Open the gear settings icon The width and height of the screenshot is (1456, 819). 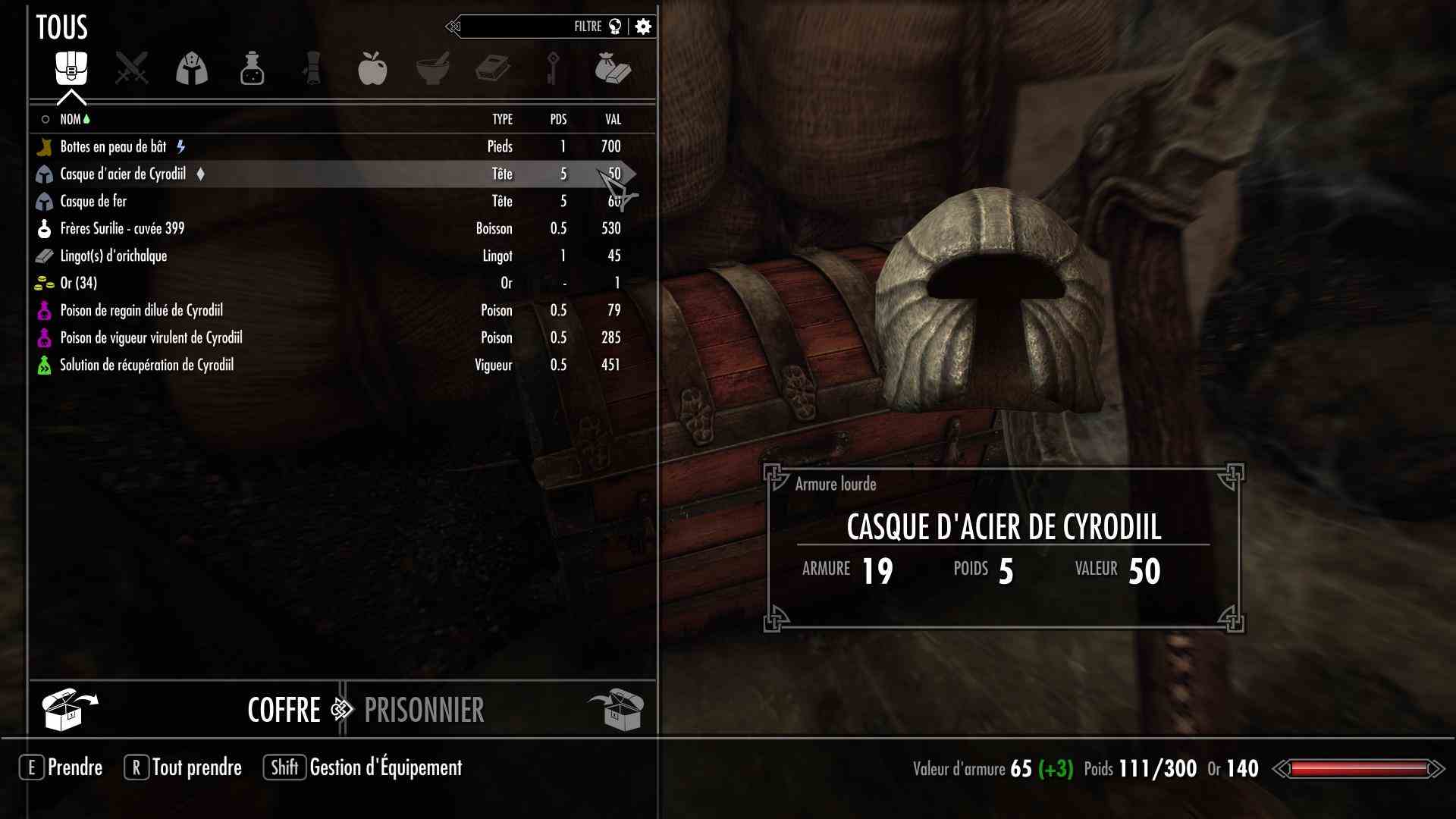[643, 27]
